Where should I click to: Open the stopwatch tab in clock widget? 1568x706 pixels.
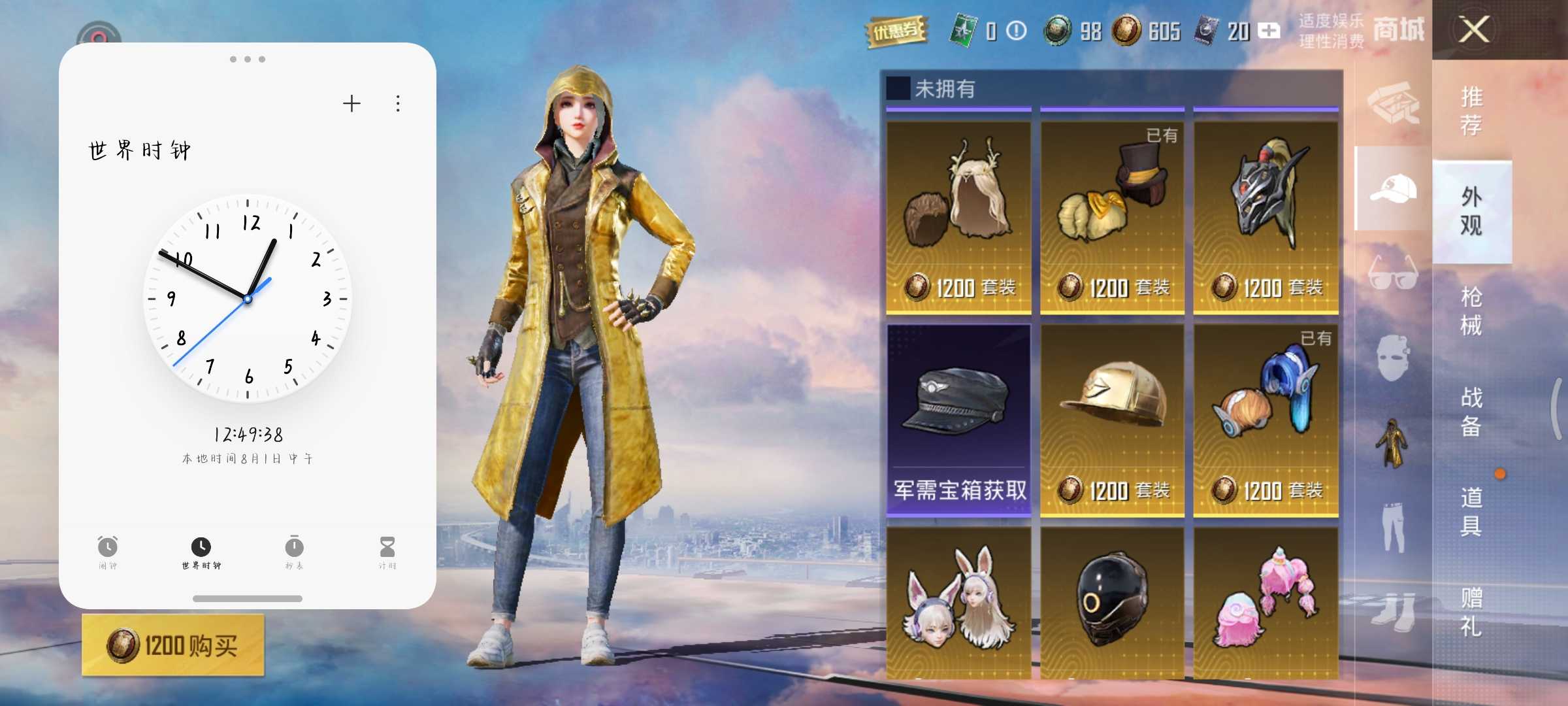tap(294, 552)
